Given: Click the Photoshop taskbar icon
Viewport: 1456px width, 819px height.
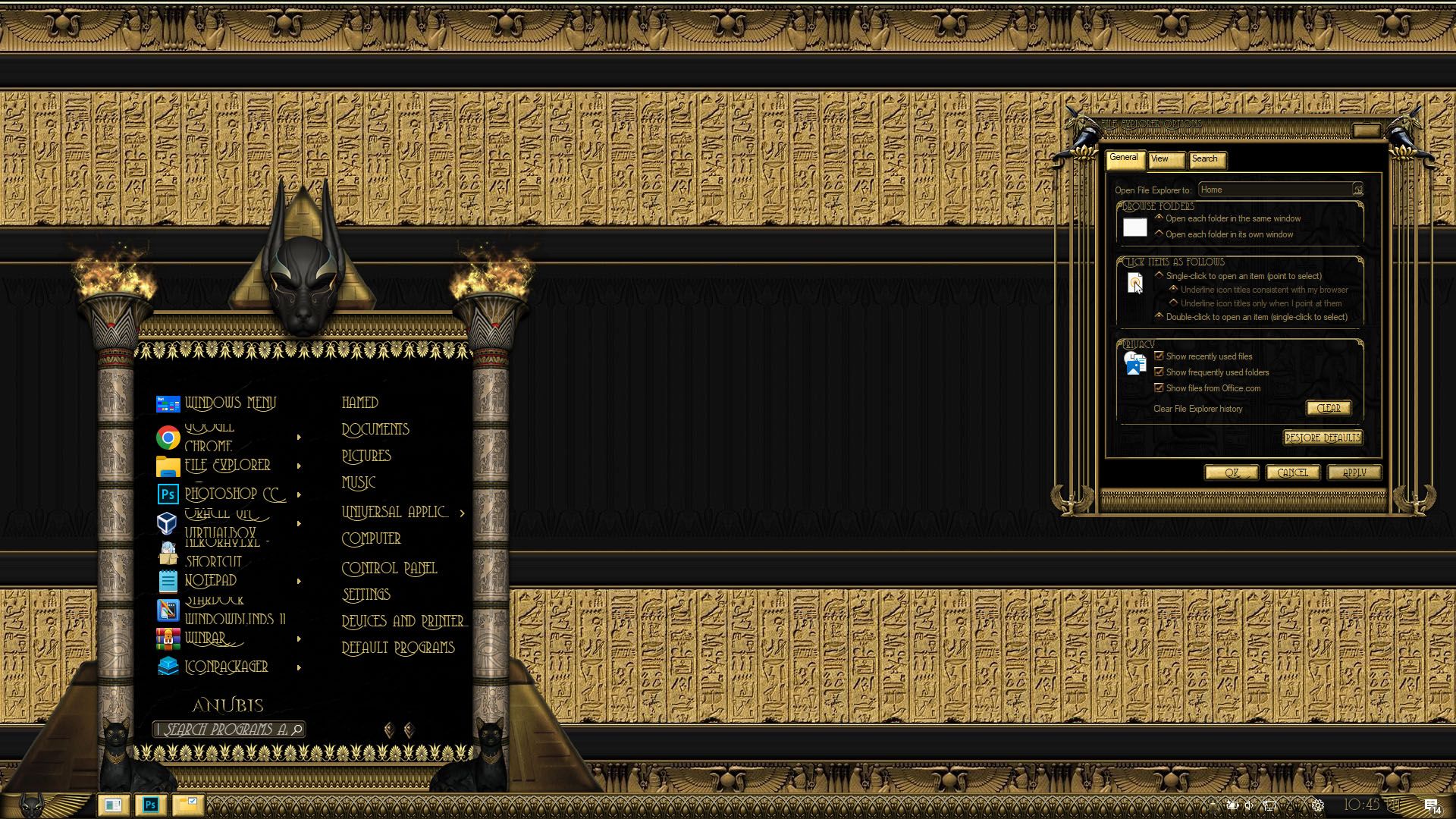Looking at the screenshot, I should (x=150, y=805).
